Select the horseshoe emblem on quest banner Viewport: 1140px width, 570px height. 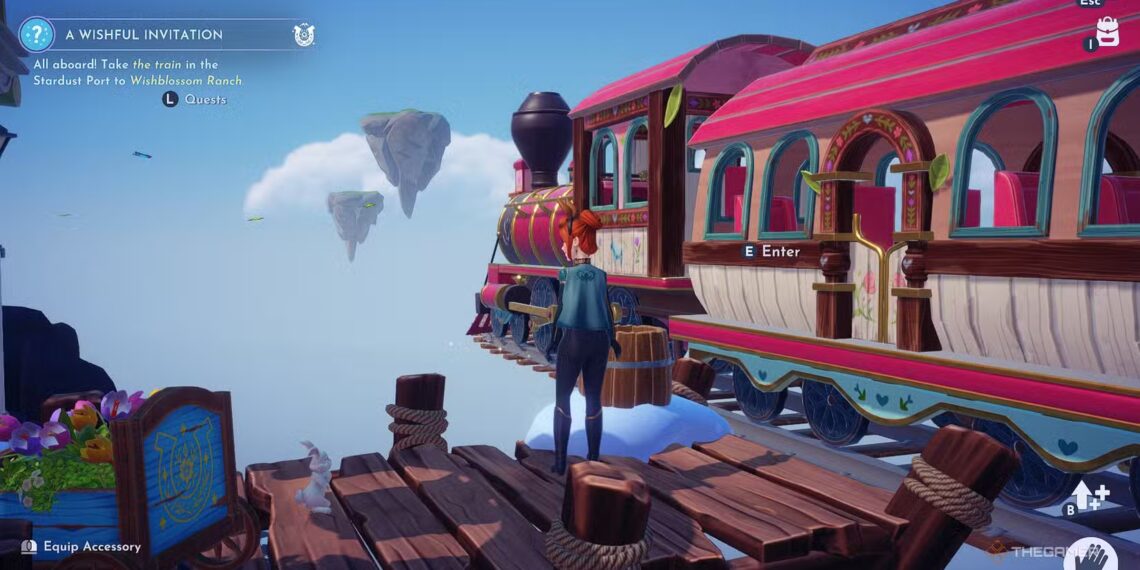[304, 35]
